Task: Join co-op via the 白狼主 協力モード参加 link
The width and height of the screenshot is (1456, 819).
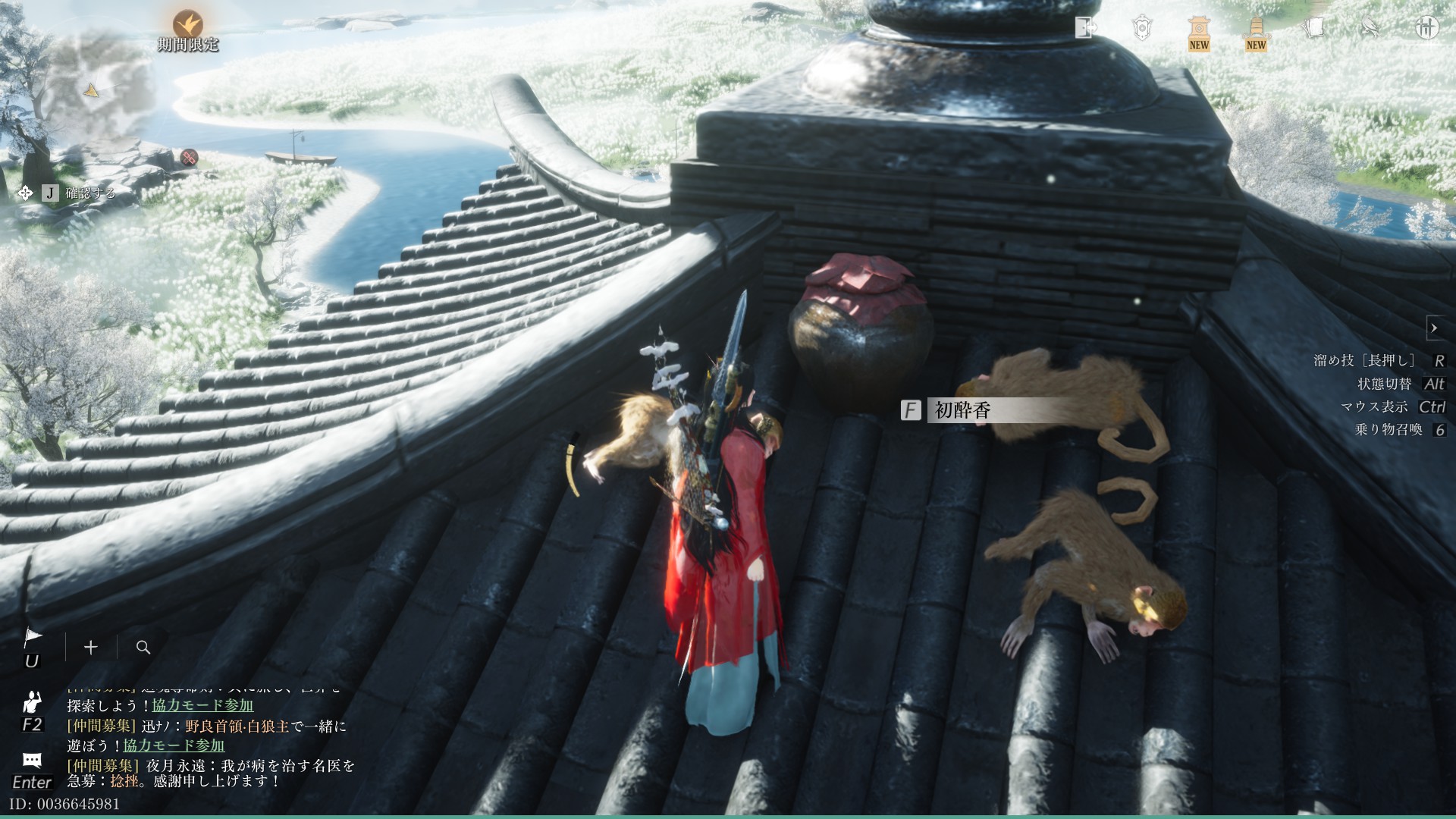Action: pyautogui.click(x=174, y=745)
